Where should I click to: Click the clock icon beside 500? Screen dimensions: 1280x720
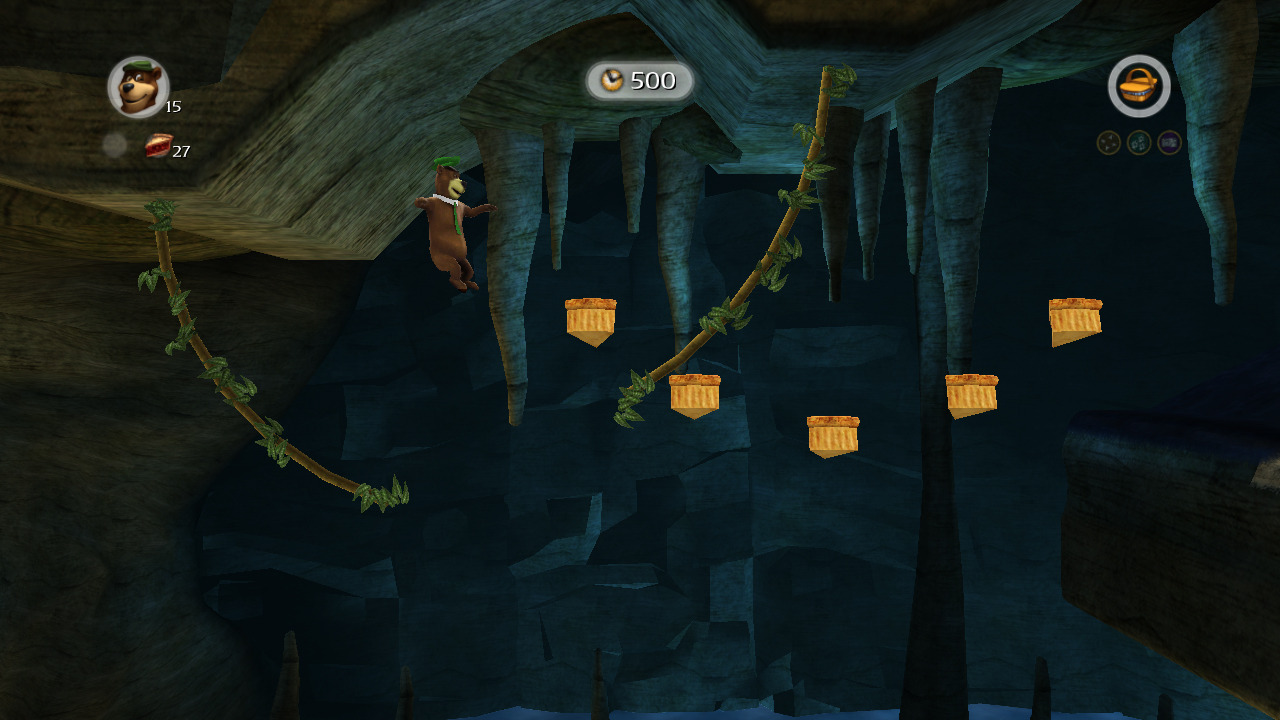point(613,81)
